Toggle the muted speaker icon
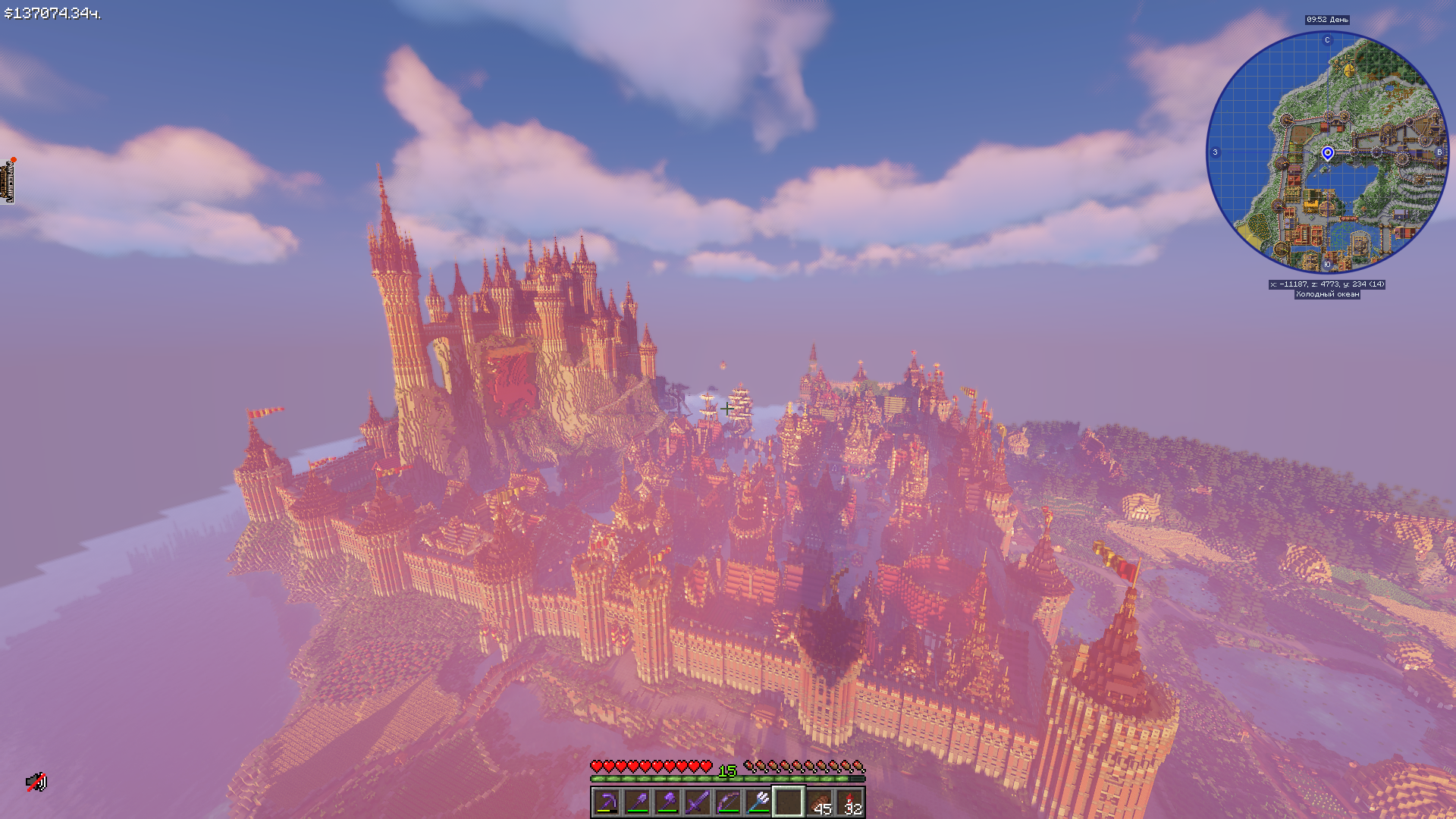 (36, 782)
